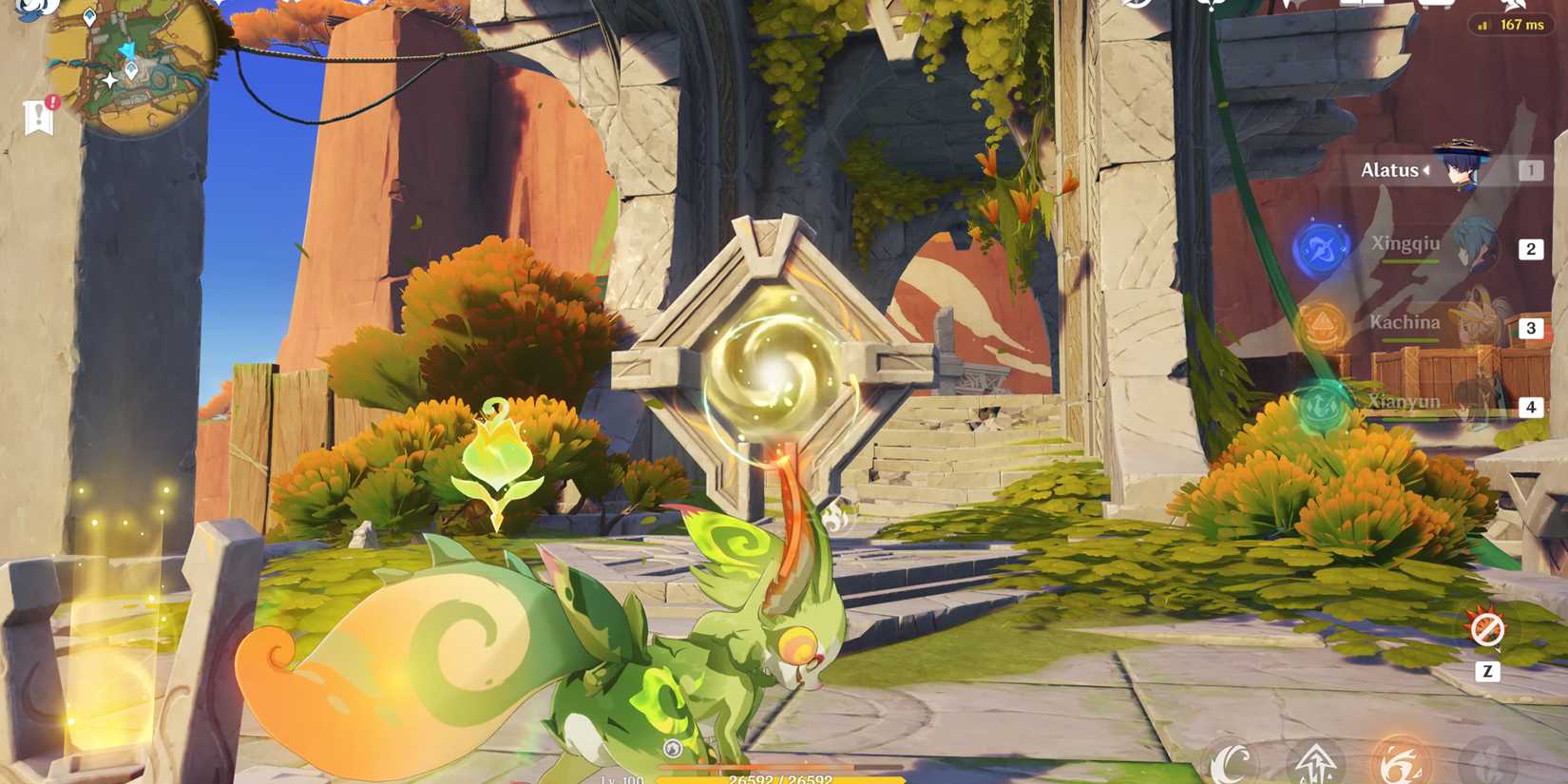Toggle Alatus's active character marker
The height and width of the screenshot is (784, 1568).
click(x=1427, y=170)
